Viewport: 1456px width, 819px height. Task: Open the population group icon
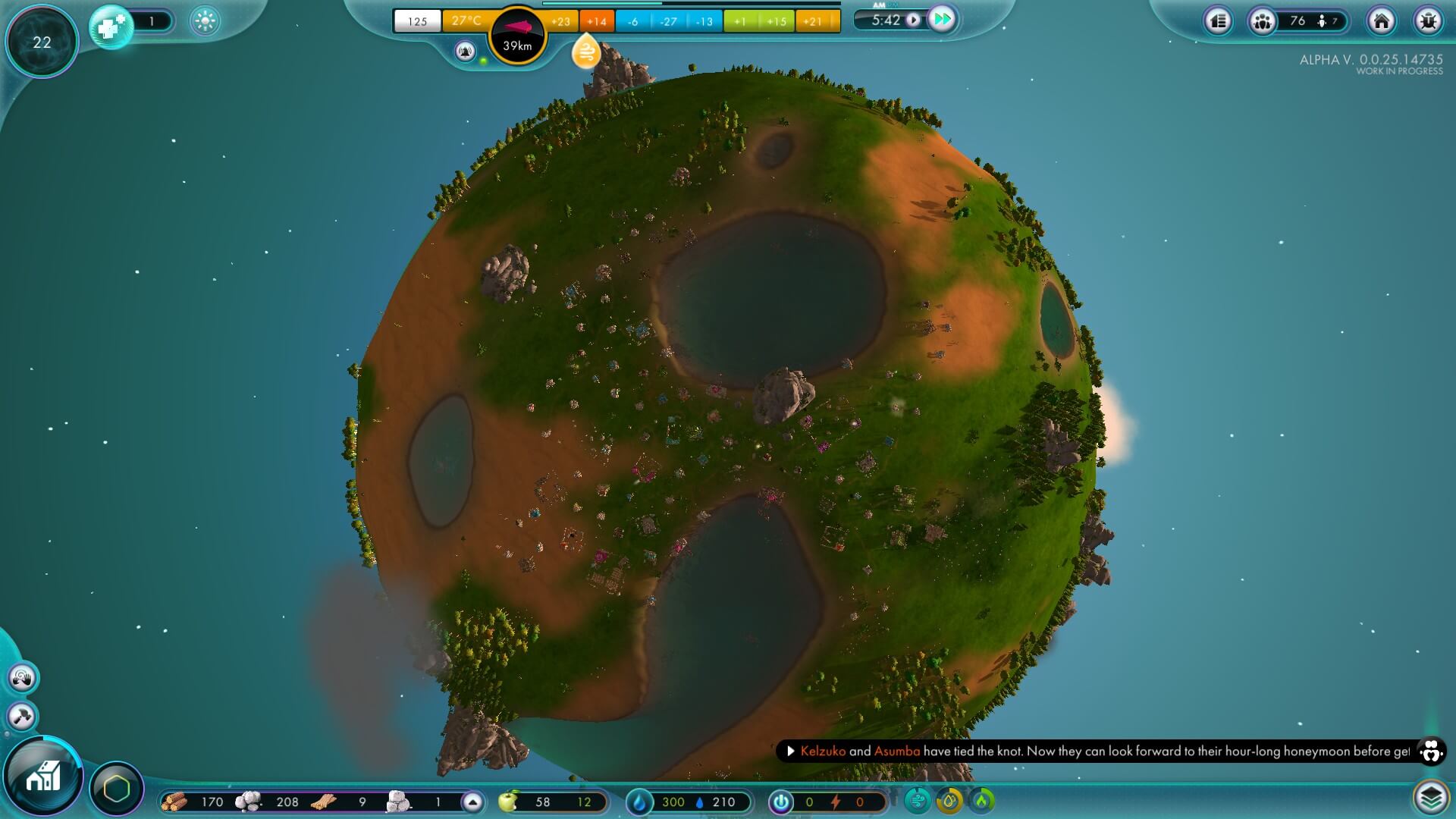point(1263,21)
